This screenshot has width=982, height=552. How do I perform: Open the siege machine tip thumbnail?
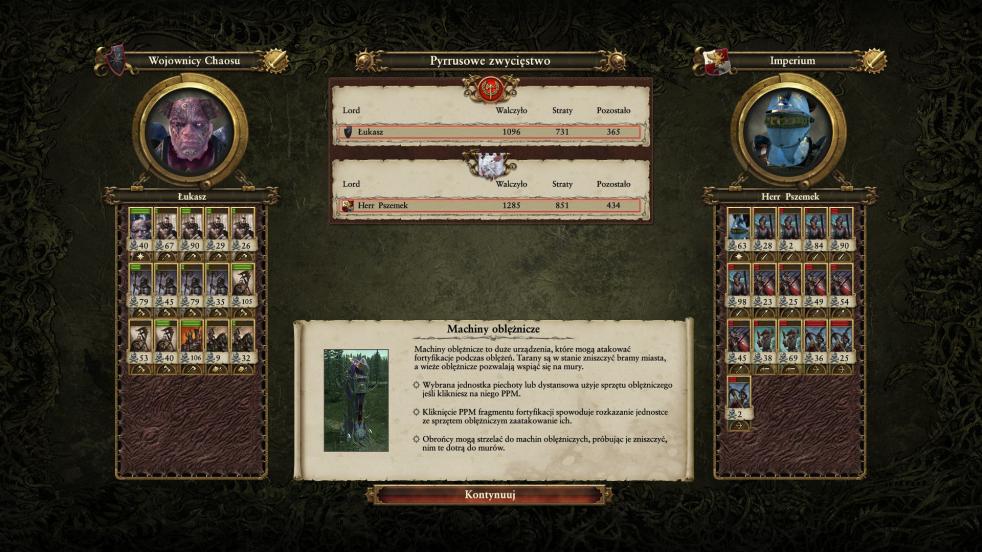356,400
